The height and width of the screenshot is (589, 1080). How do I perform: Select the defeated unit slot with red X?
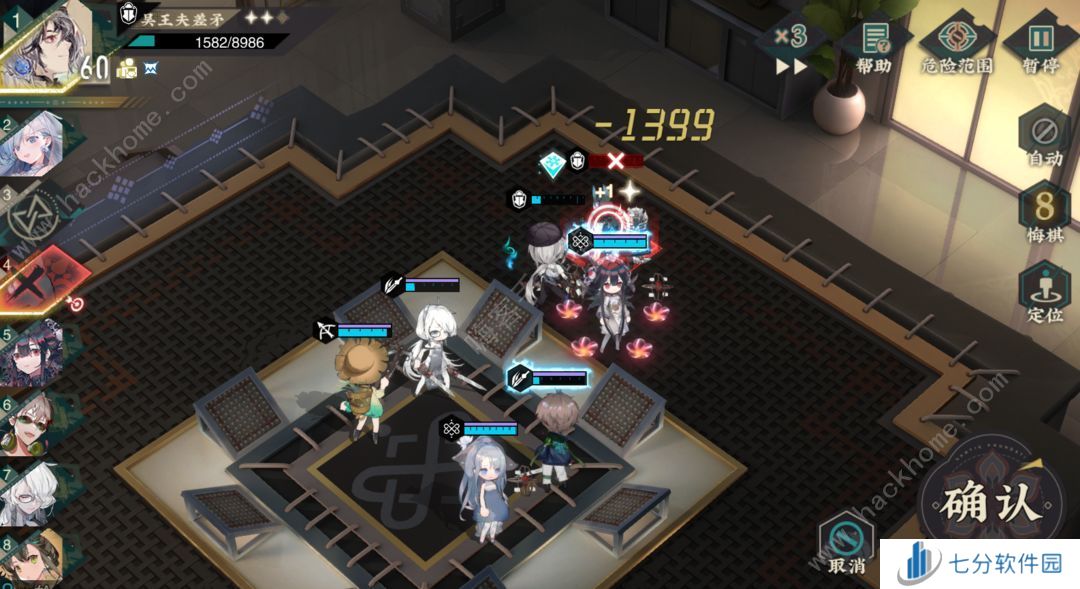pos(38,282)
